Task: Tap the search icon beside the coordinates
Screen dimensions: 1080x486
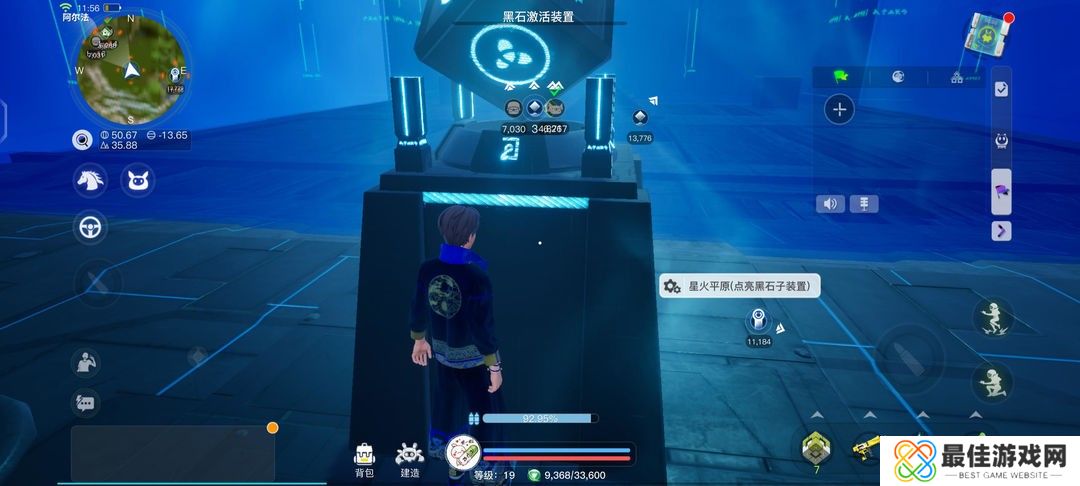Action: click(82, 140)
